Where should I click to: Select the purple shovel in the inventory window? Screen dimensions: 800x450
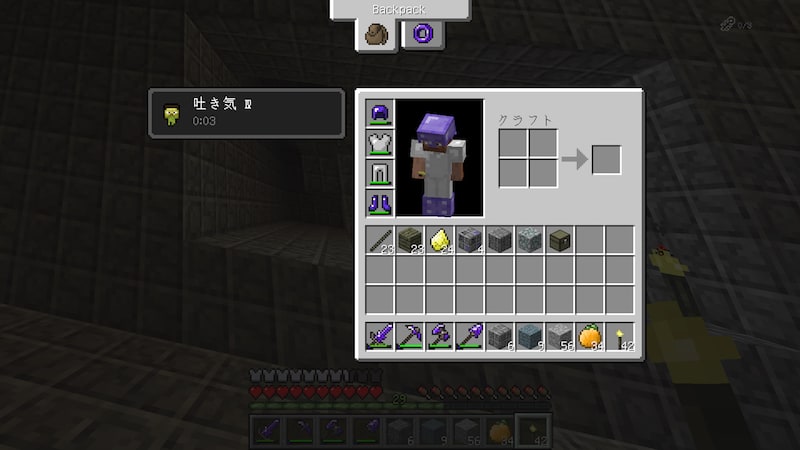click(470, 336)
